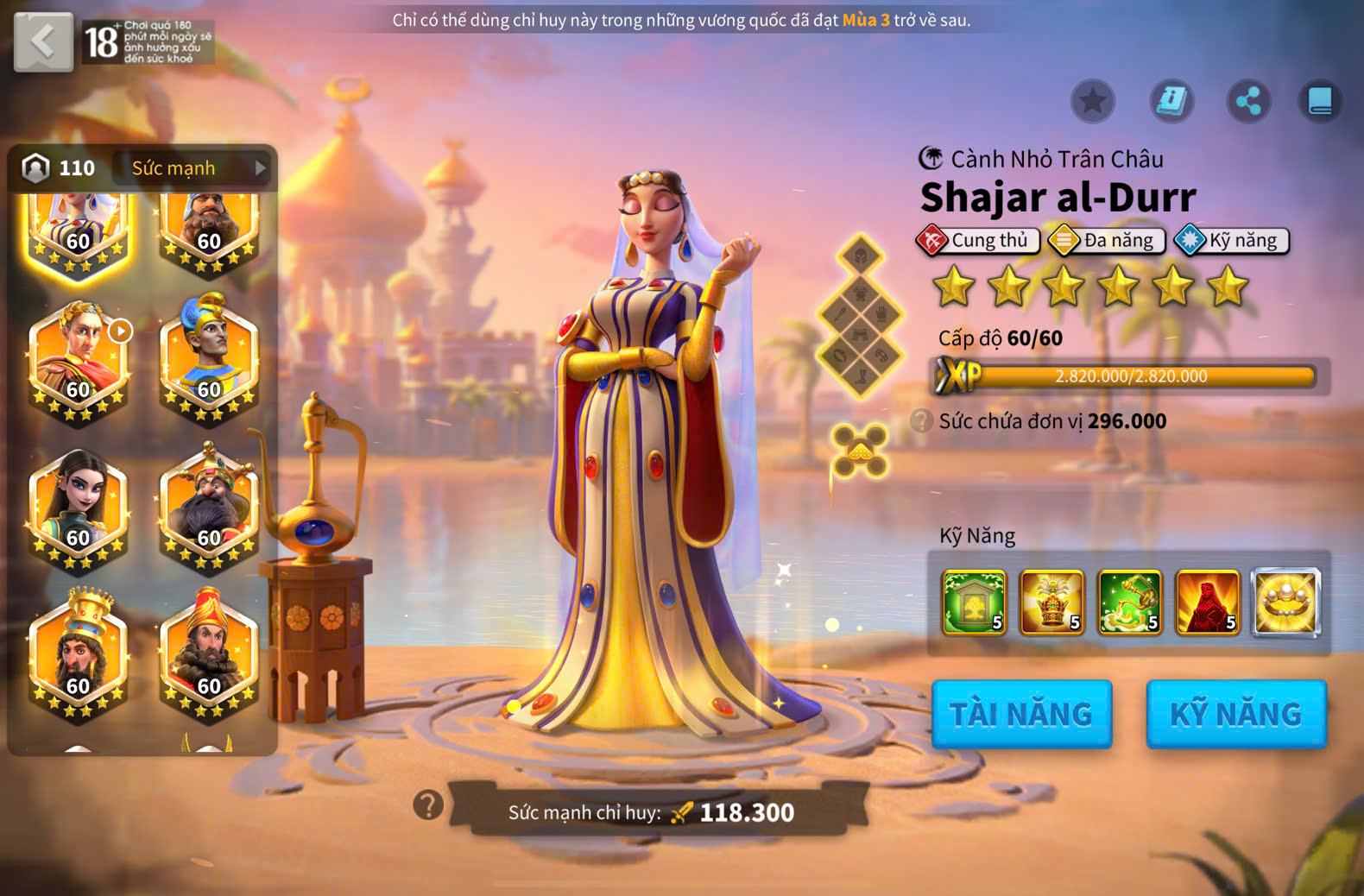This screenshot has width=1364, height=896.
Task: Show help for commander power question mark
Action: tap(428, 805)
